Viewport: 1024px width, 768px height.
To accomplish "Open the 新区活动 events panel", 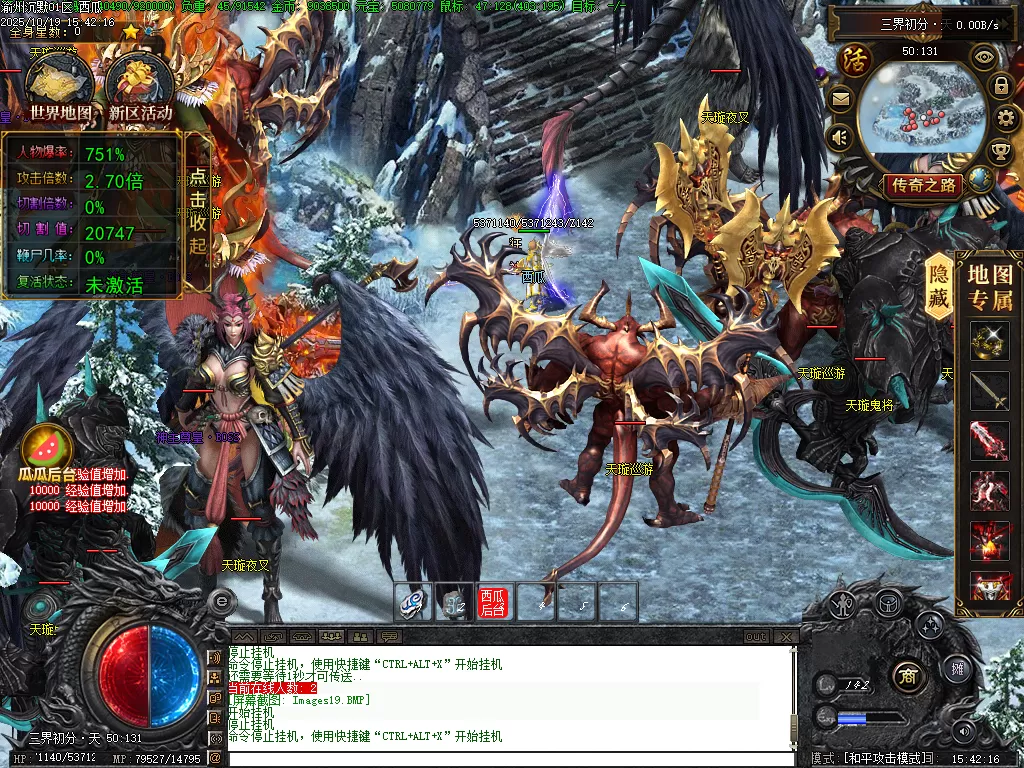I will coord(141,88).
